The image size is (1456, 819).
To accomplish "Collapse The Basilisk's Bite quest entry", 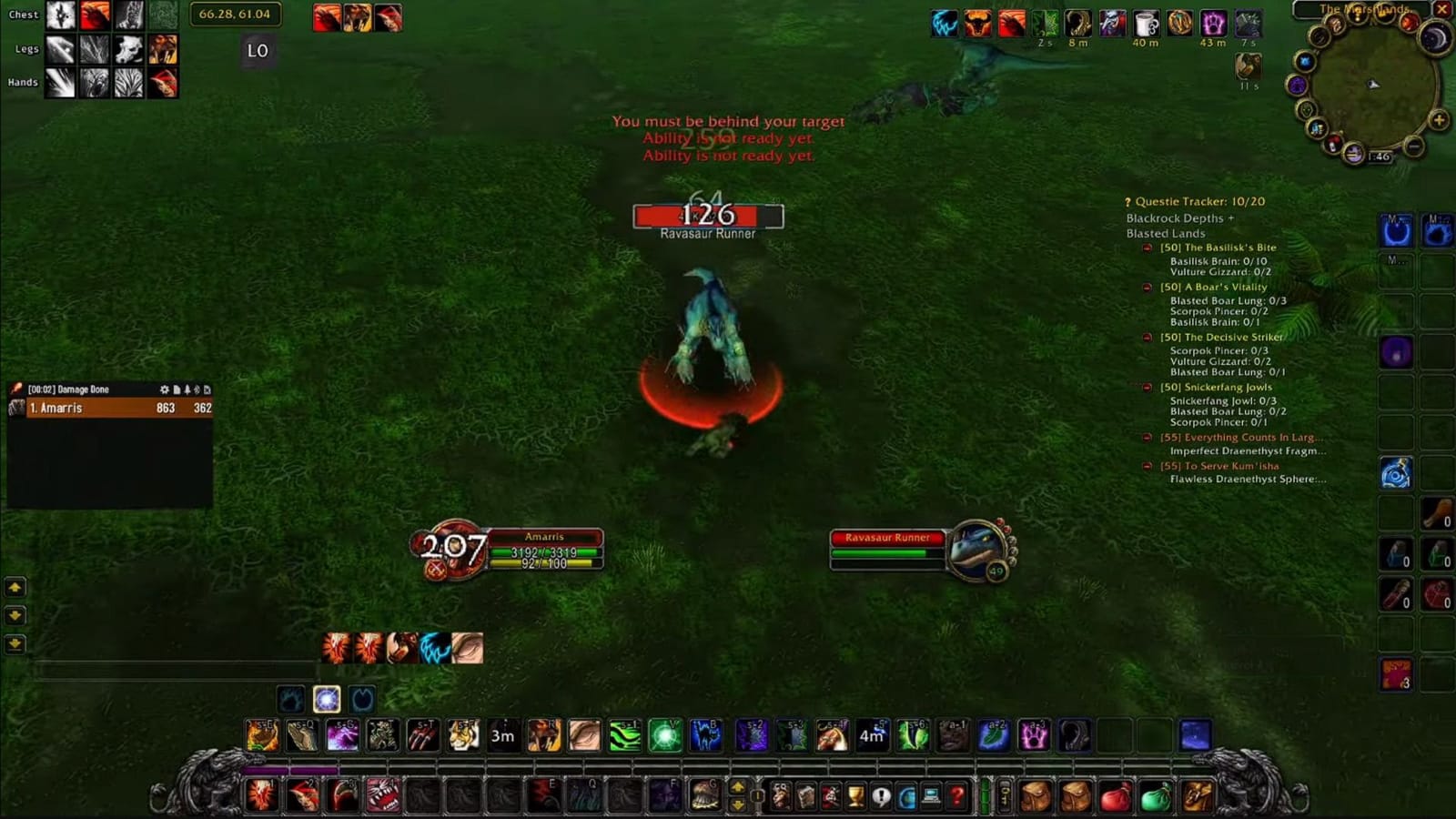I will click(x=1148, y=247).
